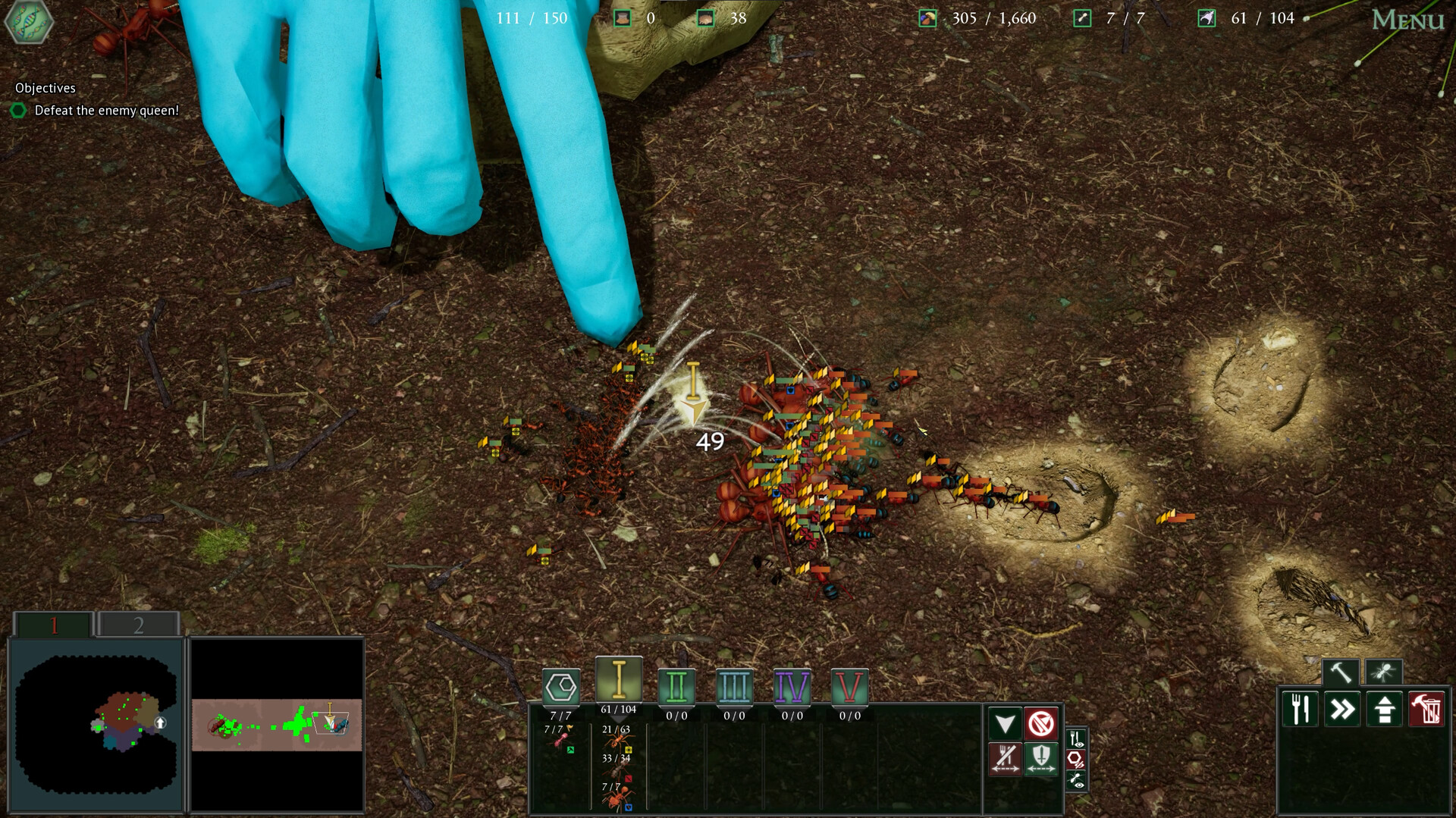Select the workers hexagon group icon
The image size is (1456, 818).
point(561,686)
